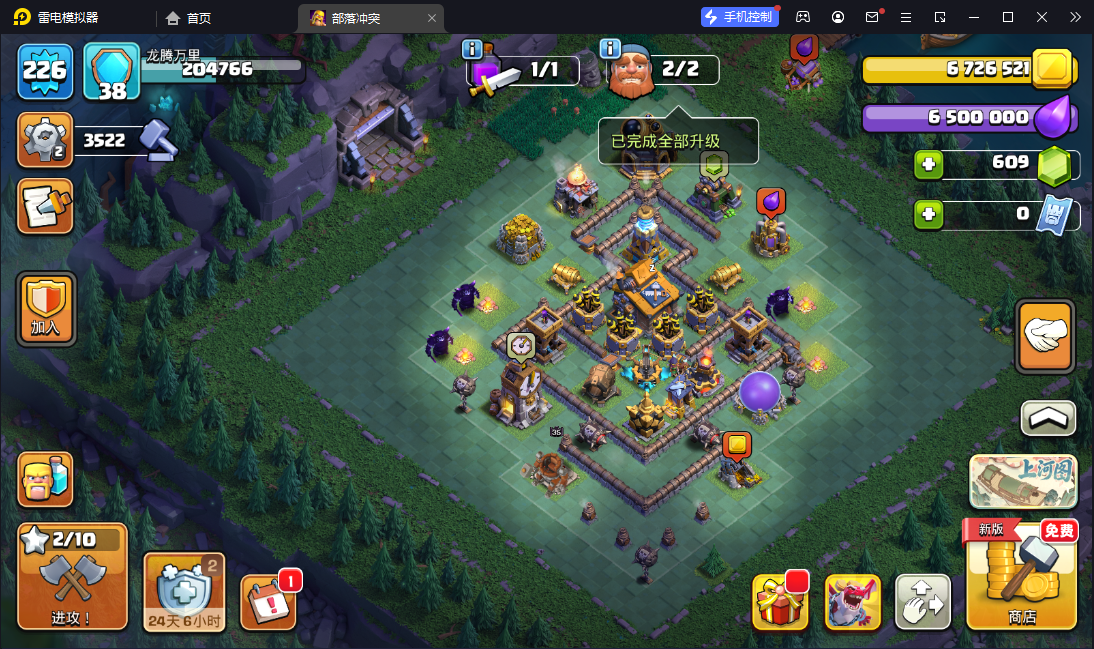Image resolution: width=1094 pixels, height=649 pixels.
Task: Open the red dragon event icon
Action: tap(852, 602)
